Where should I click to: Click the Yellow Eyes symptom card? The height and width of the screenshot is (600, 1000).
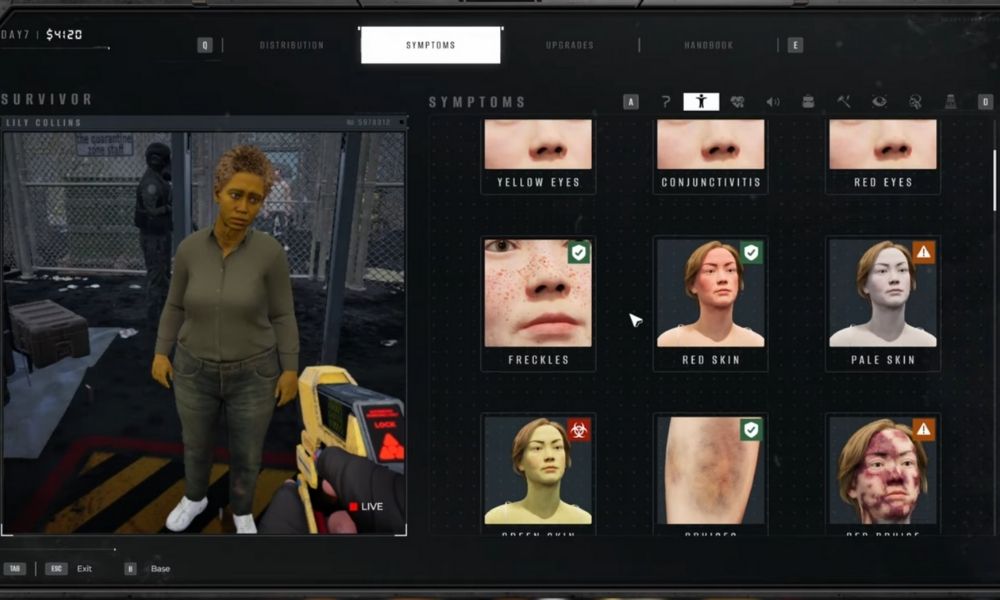538,154
